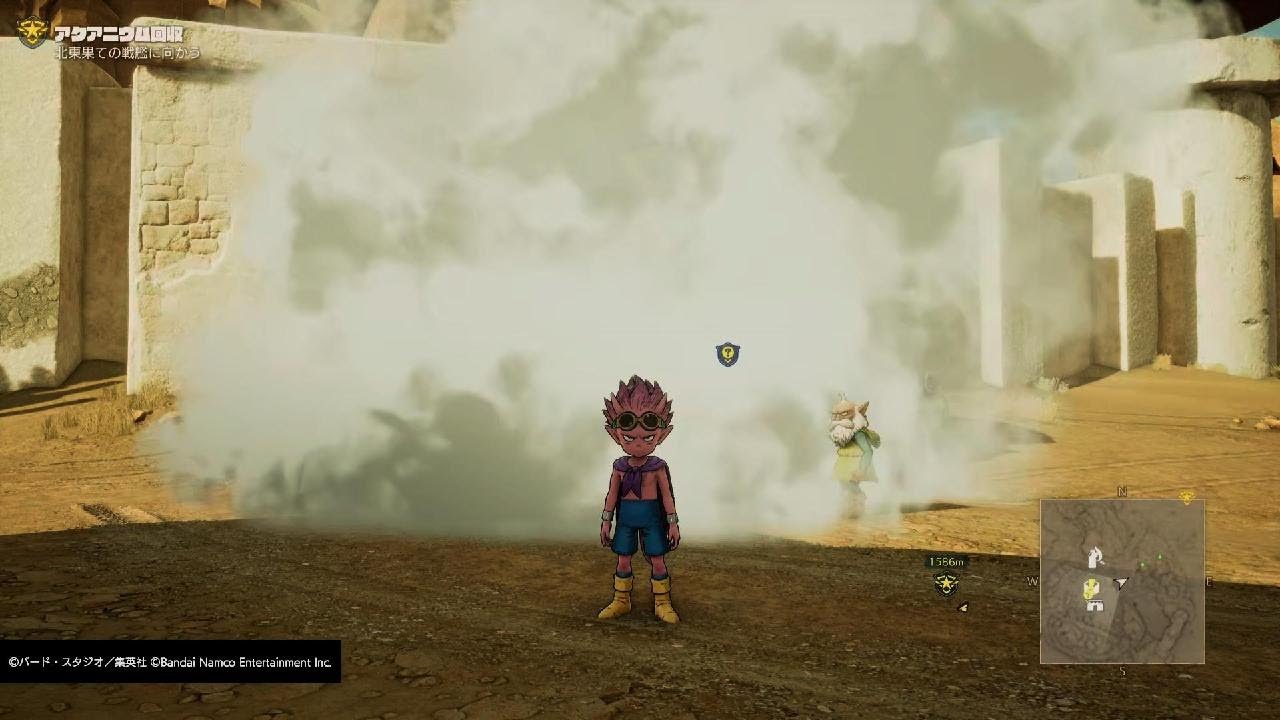This screenshot has height=720, width=1280.
Task: Click the blue shield quest marker
Action: [727, 353]
